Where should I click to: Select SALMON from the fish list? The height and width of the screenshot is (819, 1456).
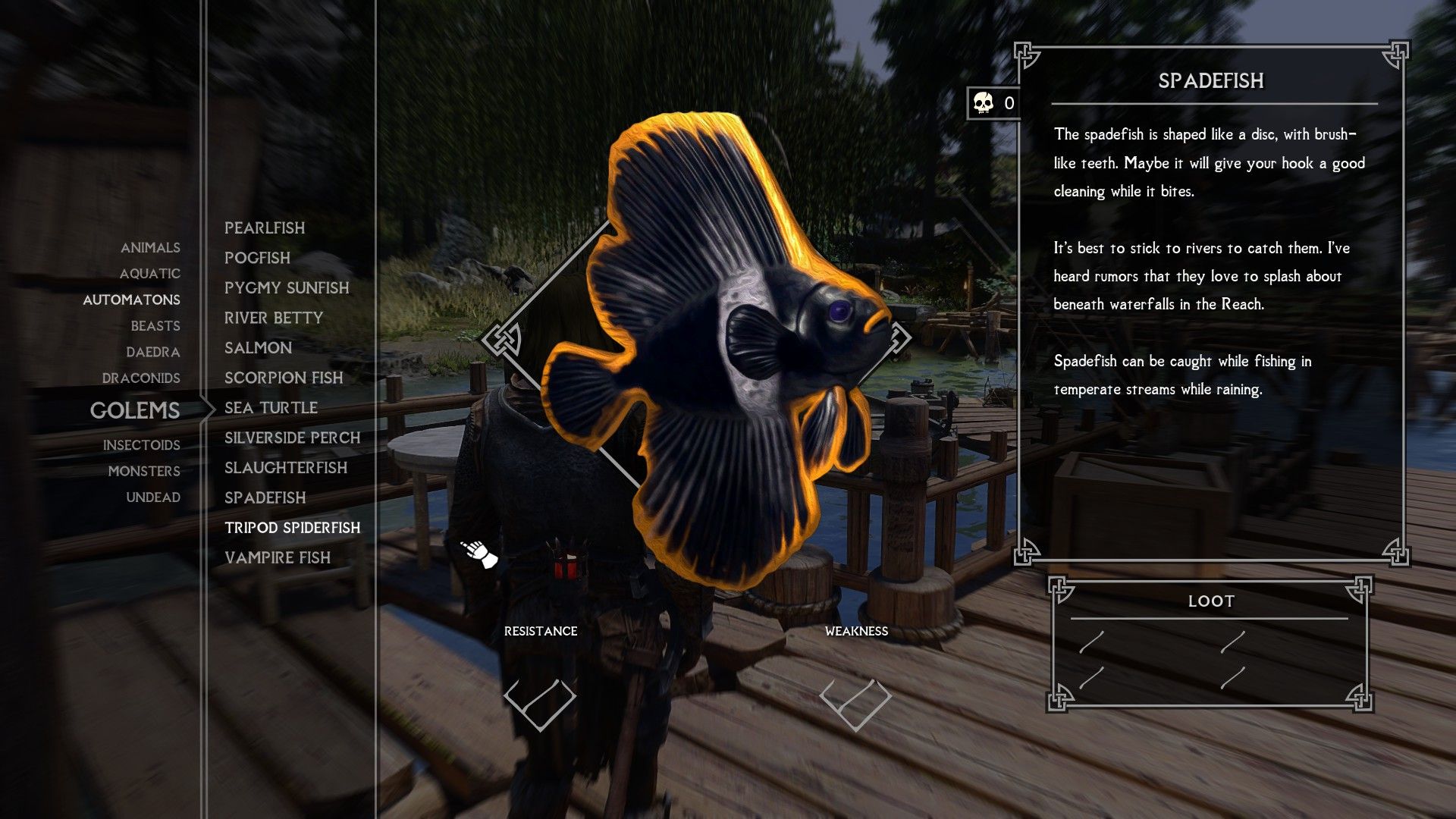[x=258, y=348]
